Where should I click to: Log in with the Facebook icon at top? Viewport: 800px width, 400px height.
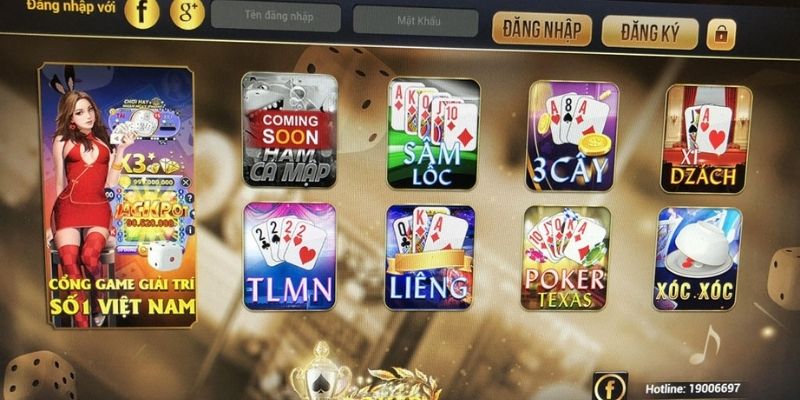coord(144,12)
